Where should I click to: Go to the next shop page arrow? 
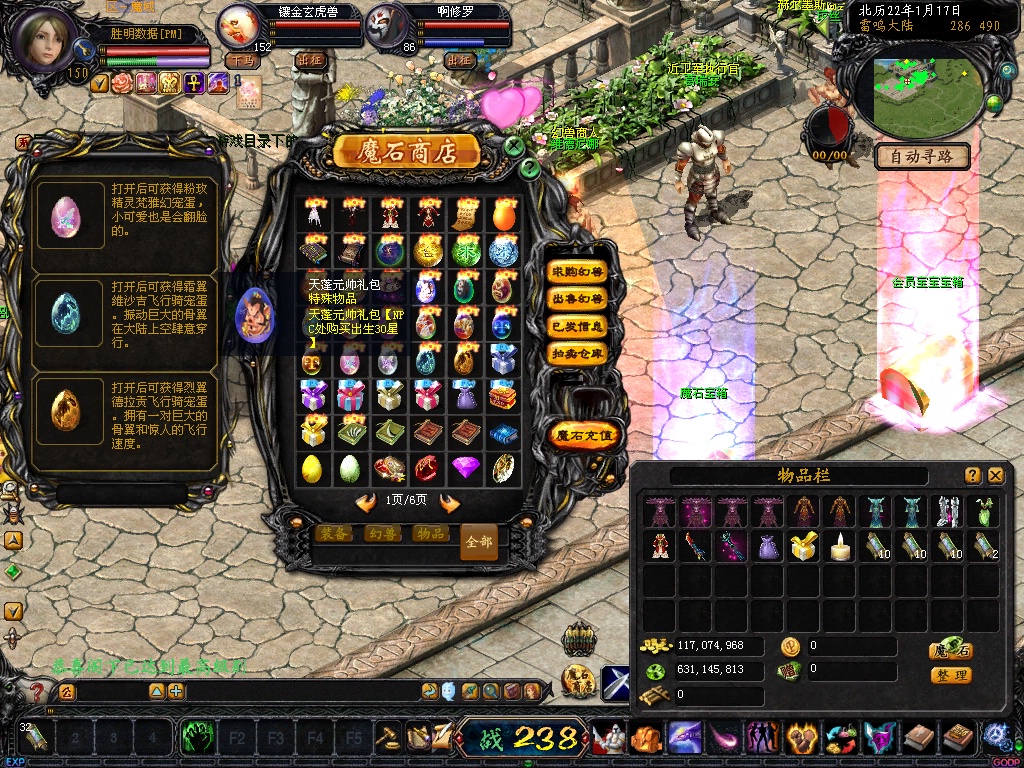[x=449, y=503]
